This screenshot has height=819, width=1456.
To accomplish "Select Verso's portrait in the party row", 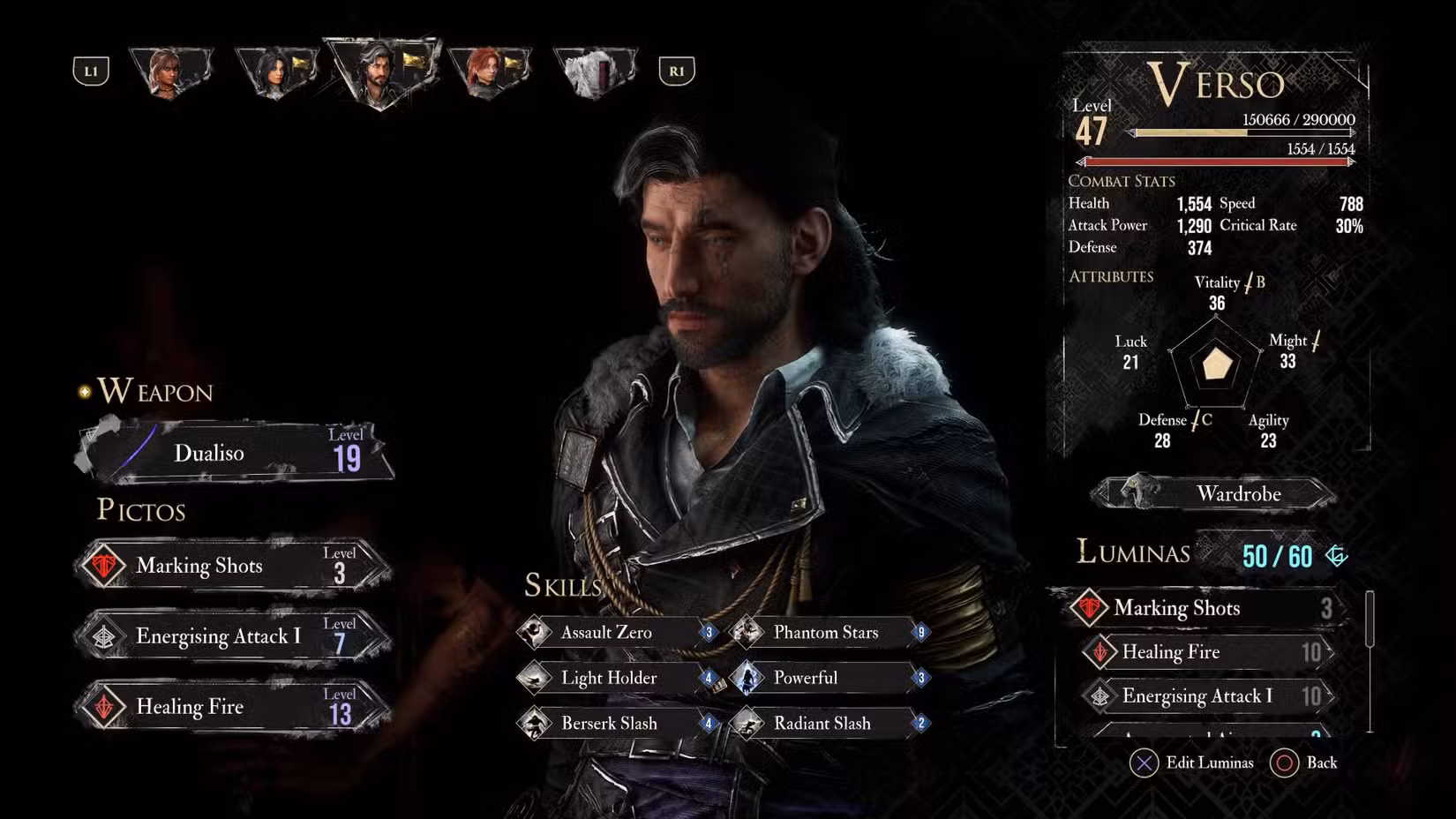I will tap(380, 72).
